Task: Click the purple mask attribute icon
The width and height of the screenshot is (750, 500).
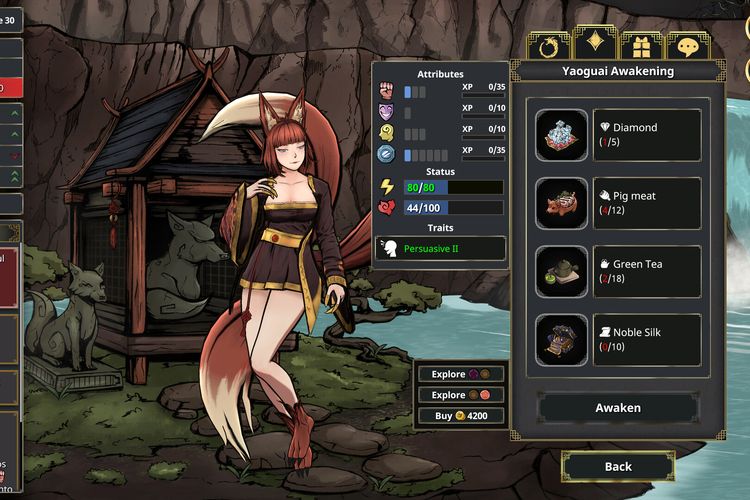Action: (387, 112)
